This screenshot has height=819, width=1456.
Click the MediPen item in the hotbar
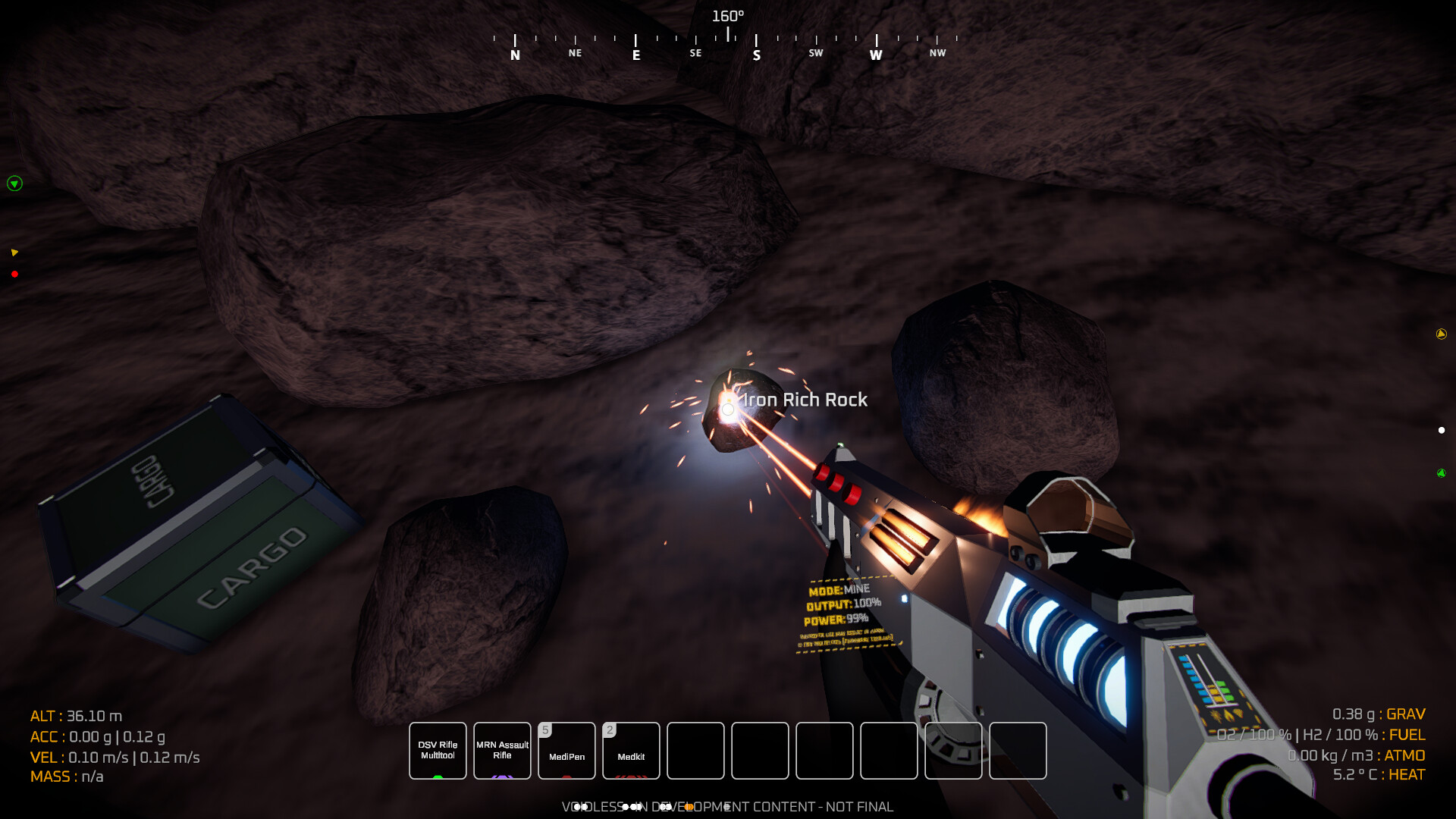click(566, 751)
